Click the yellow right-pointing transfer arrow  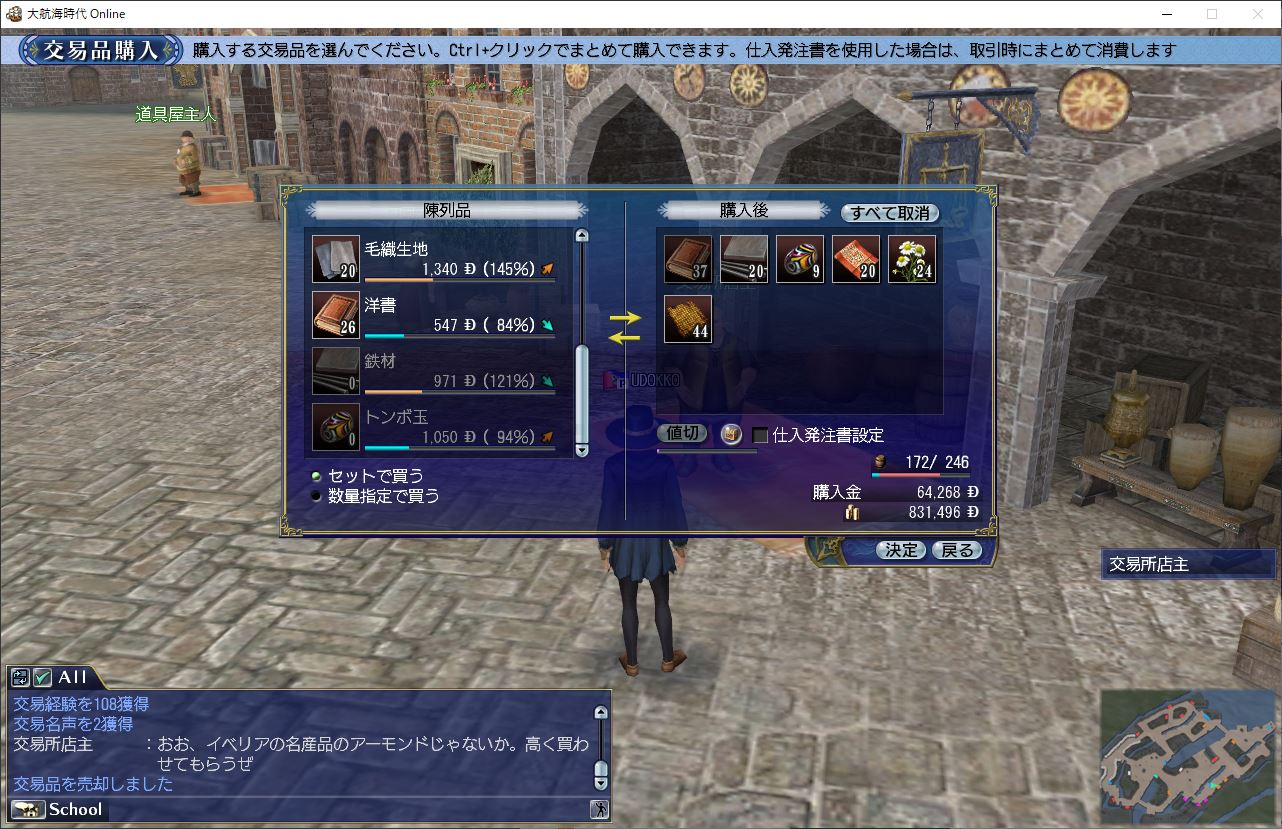point(625,318)
